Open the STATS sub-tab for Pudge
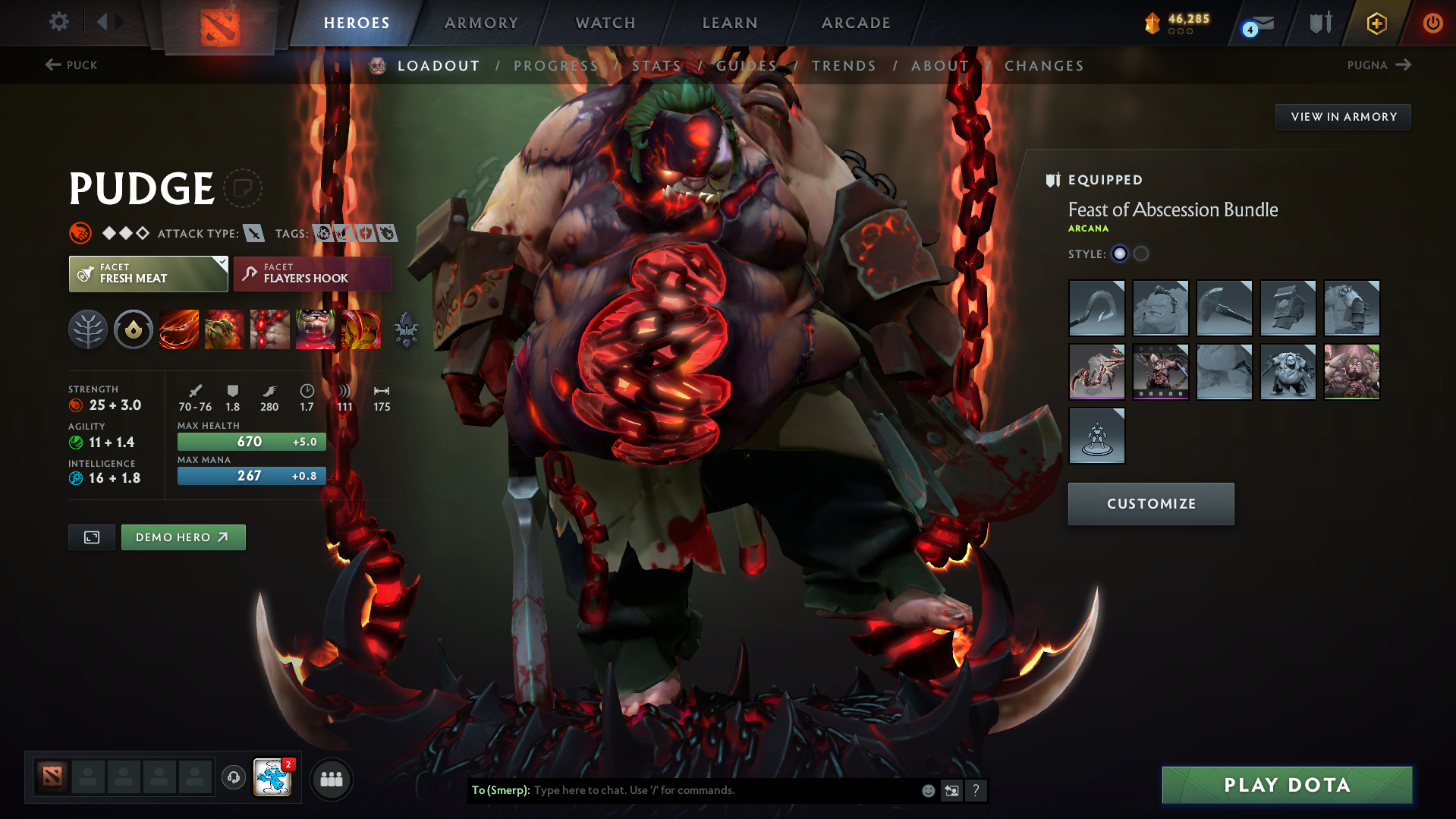1456x819 pixels. [x=656, y=65]
